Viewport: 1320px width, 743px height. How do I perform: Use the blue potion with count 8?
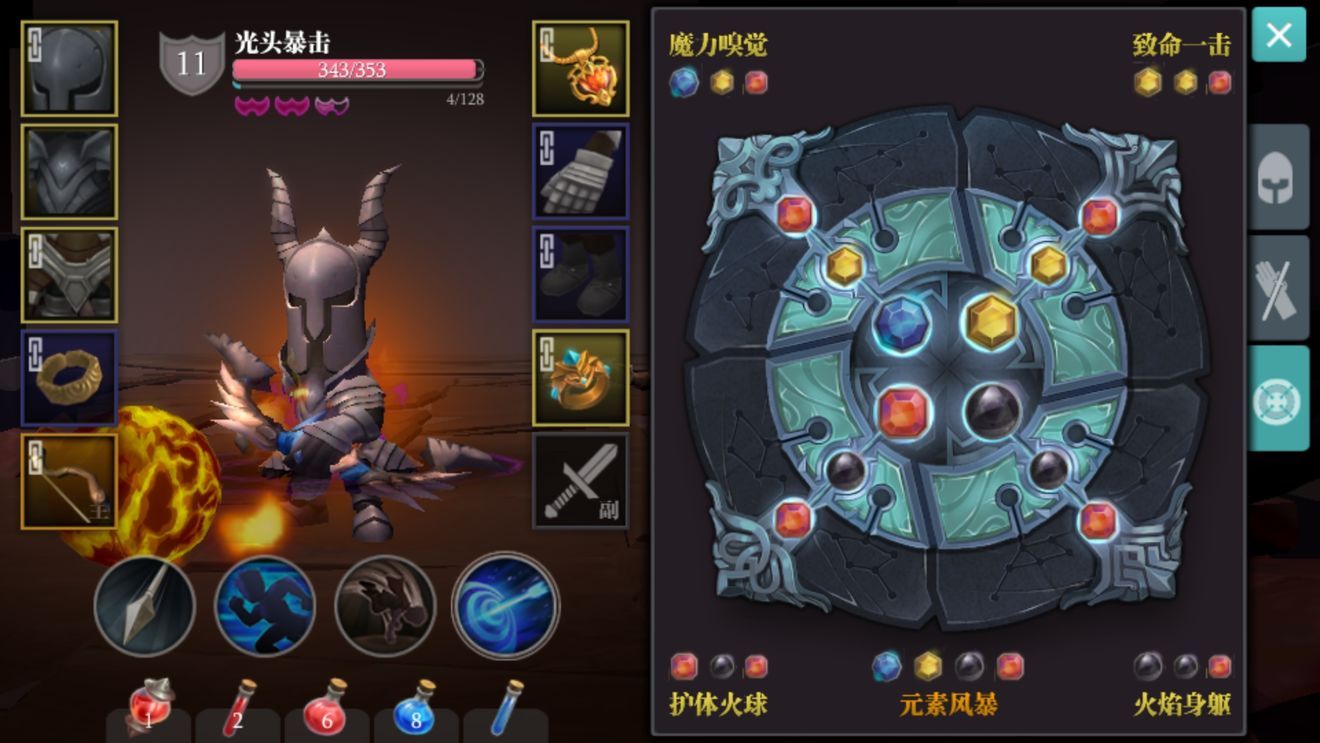coord(414,709)
